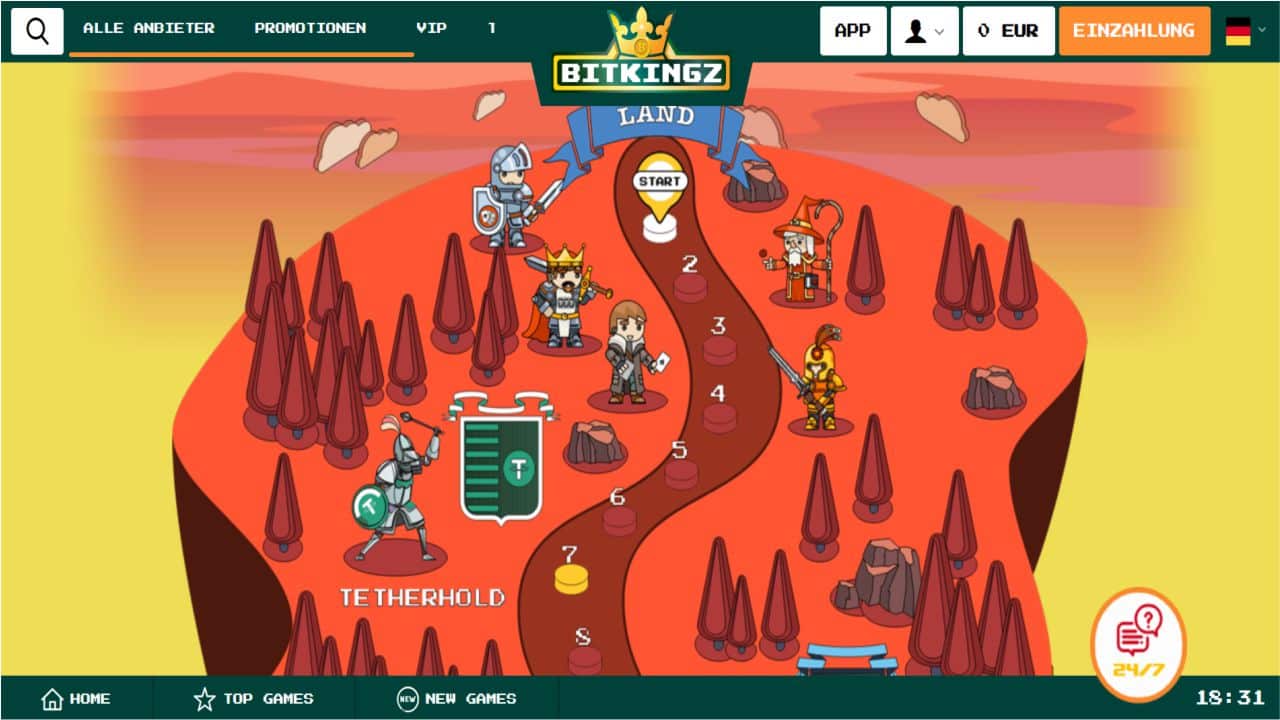Viewport: 1280px width, 720px height.
Task: Show the 0 EUR balance panel
Action: [x=1008, y=31]
